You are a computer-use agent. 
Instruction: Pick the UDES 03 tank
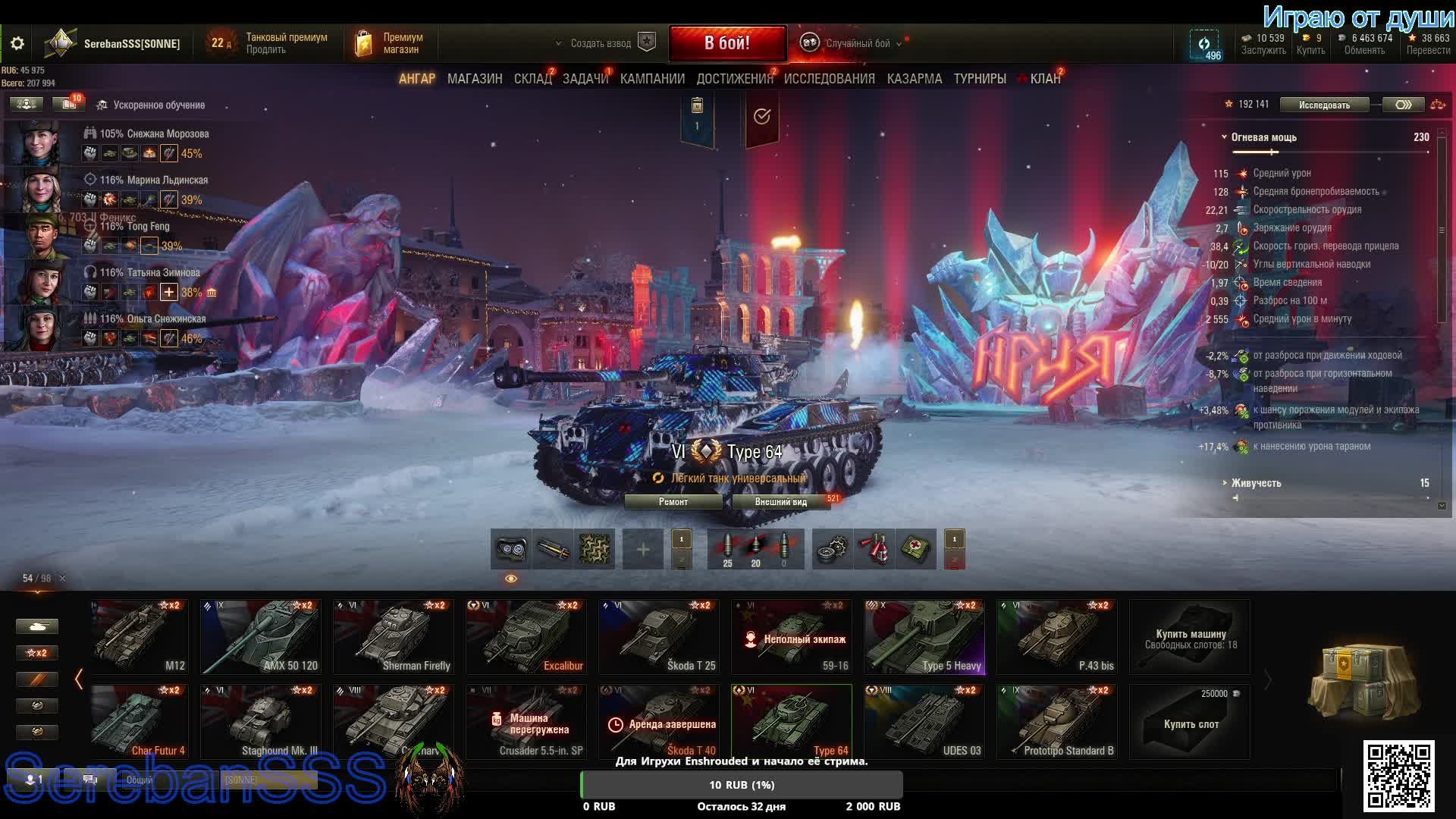click(924, 722)
